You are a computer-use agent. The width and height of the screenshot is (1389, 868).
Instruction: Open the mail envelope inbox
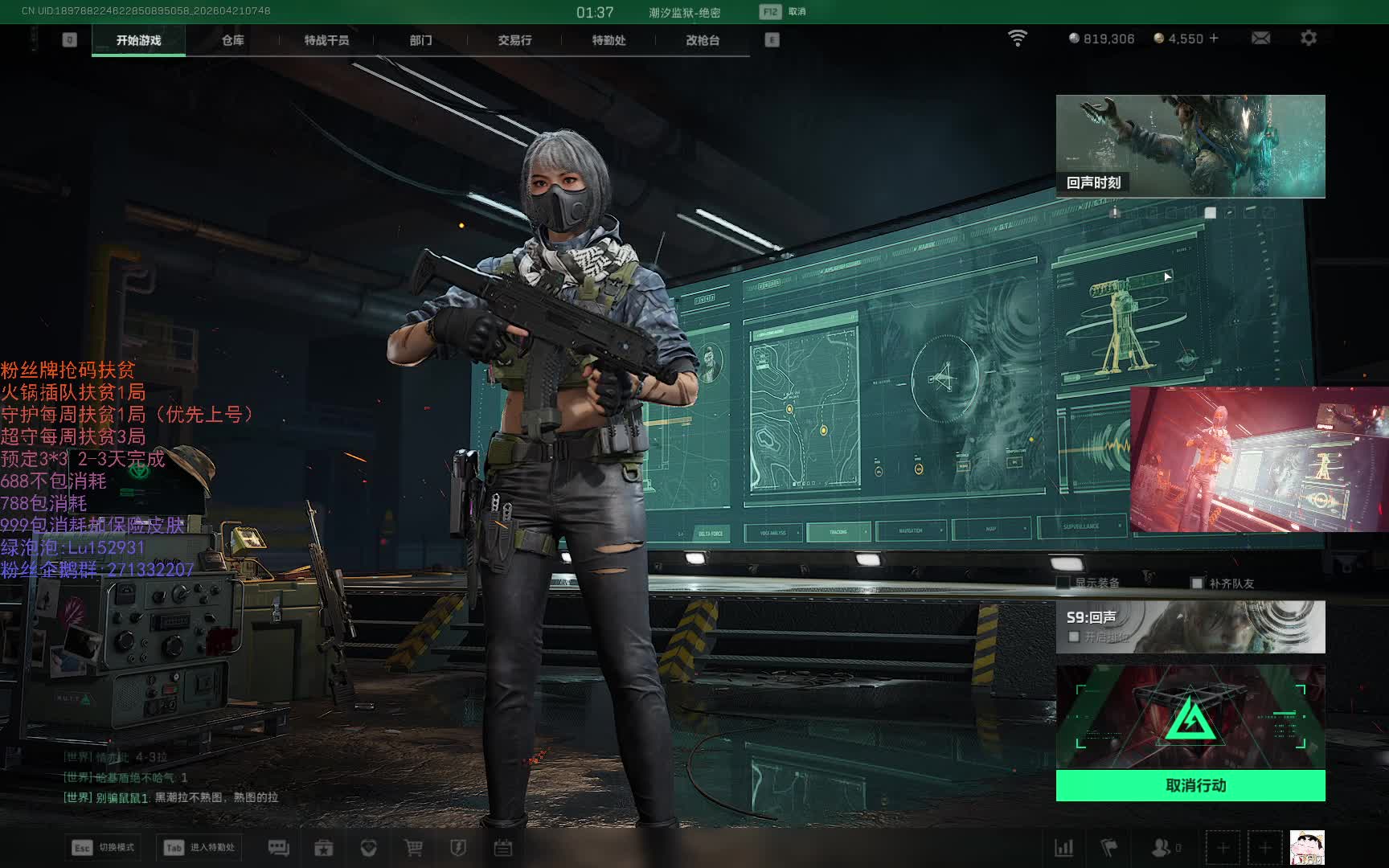[1260, 38]
